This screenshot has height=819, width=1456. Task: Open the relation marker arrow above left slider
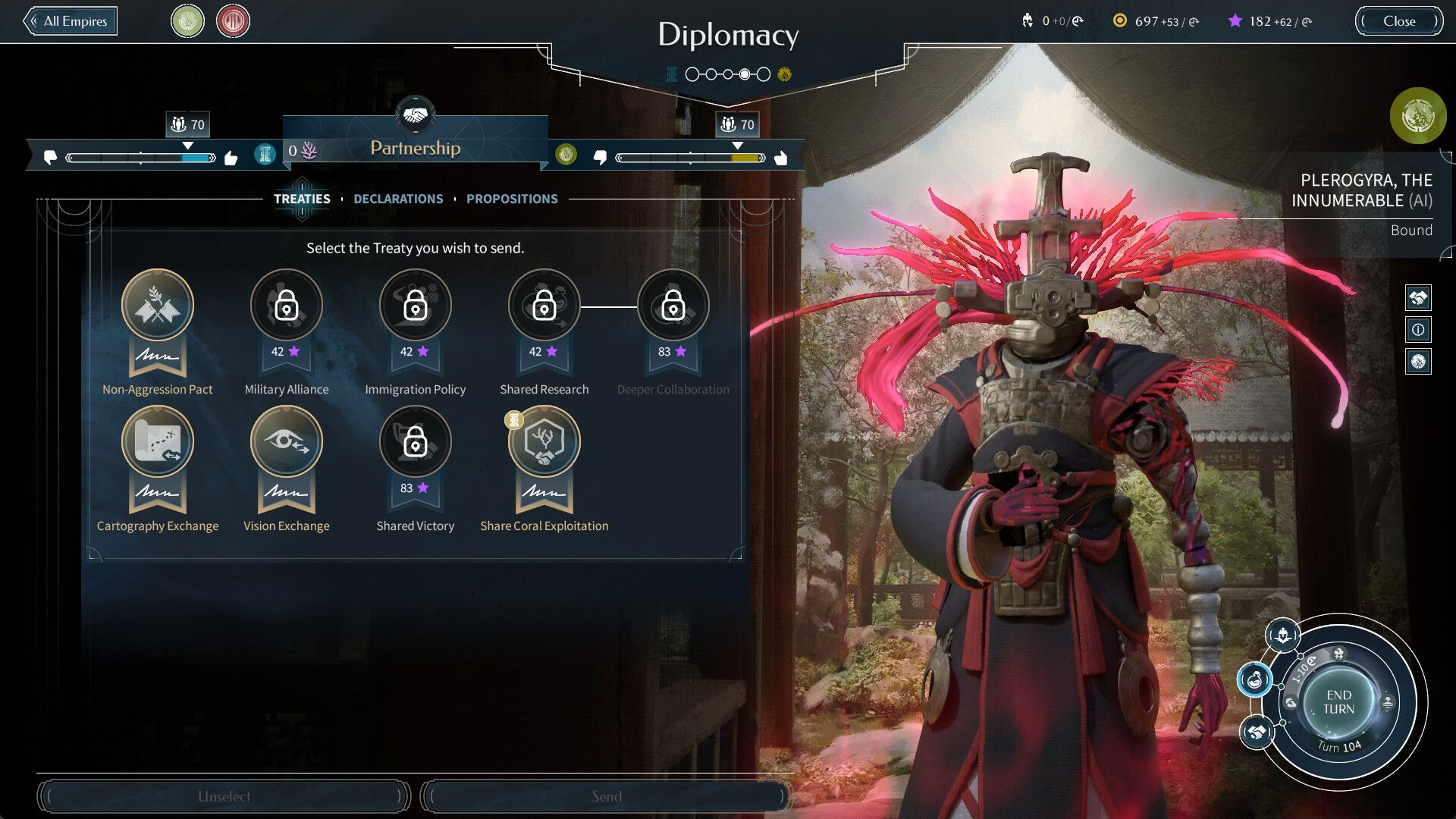[187, 145]
